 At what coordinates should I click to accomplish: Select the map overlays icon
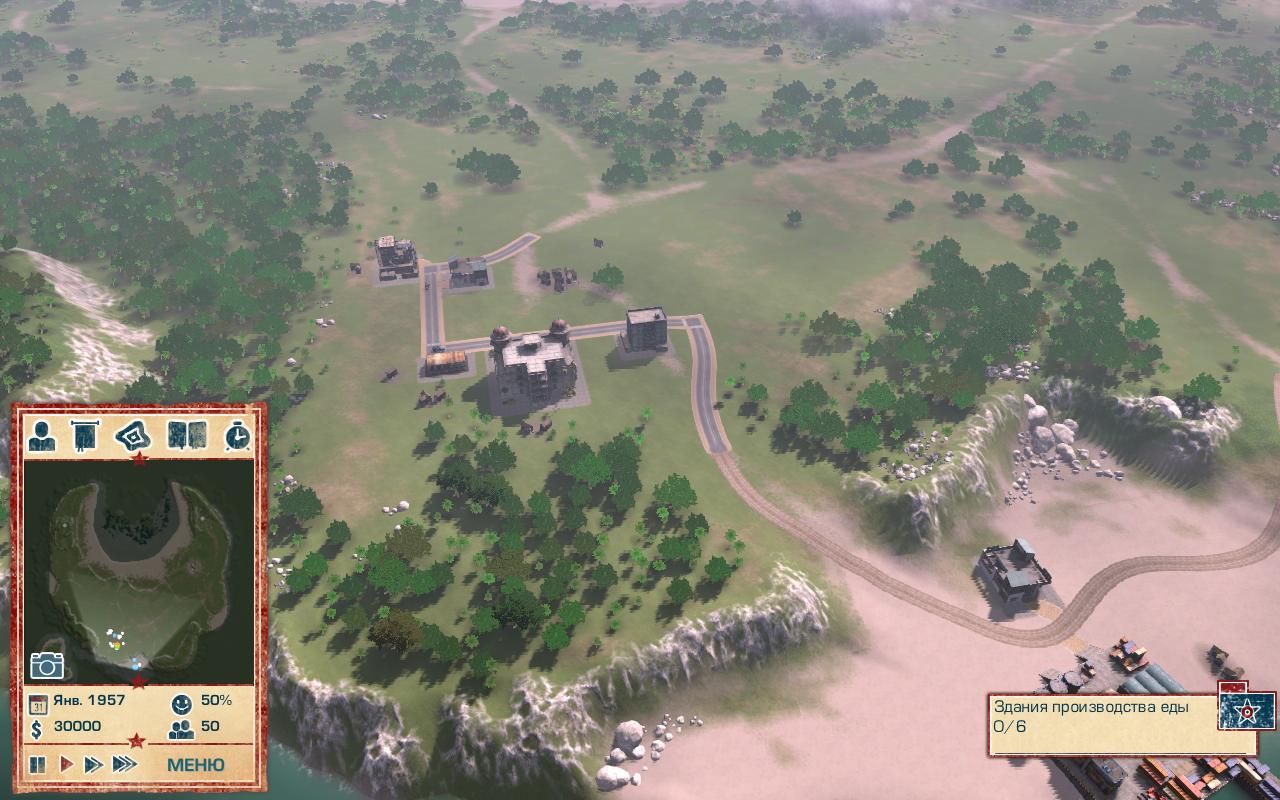click(x=132, y=436)
